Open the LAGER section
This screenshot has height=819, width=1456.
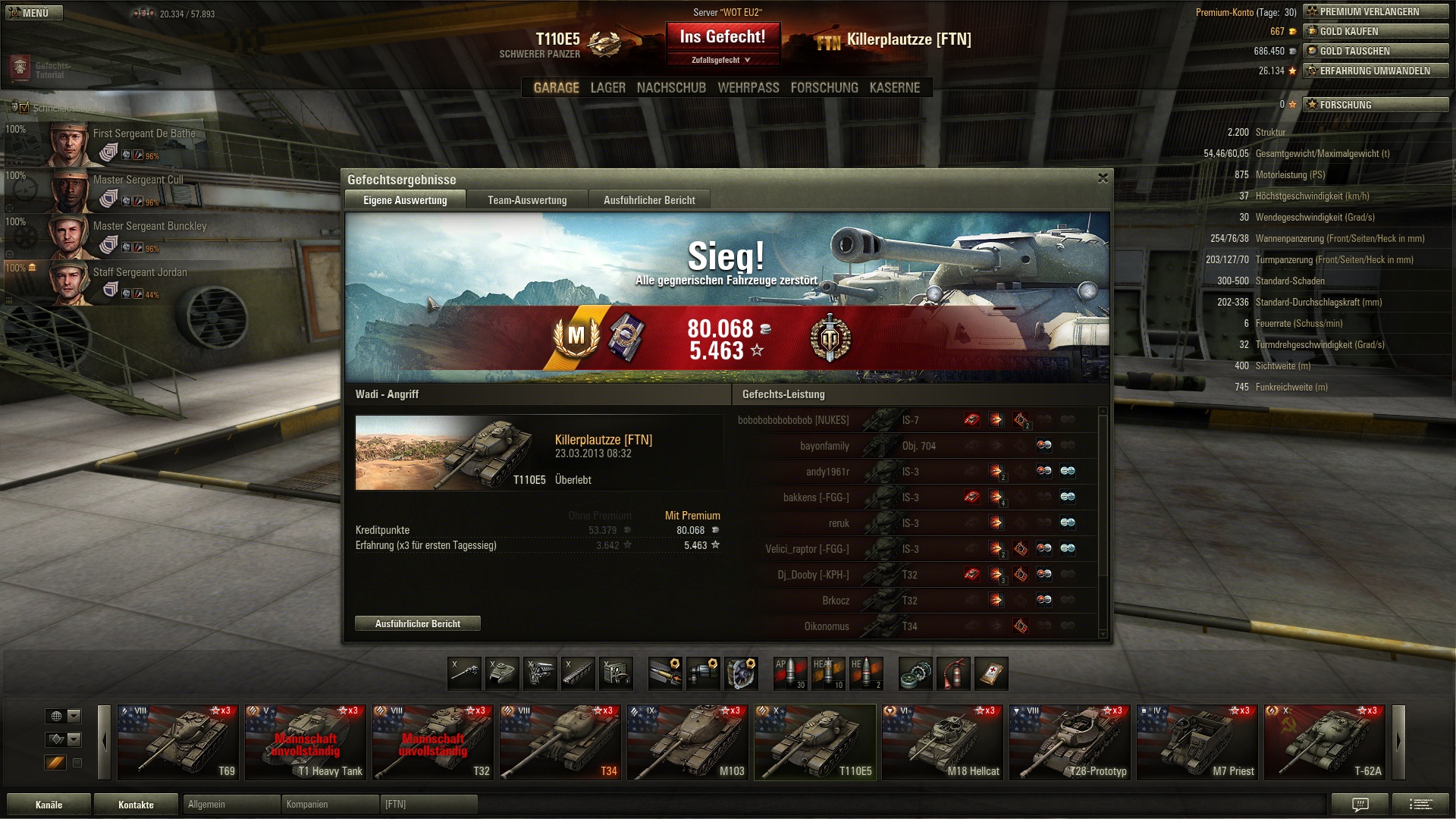[x=607, y=88]
